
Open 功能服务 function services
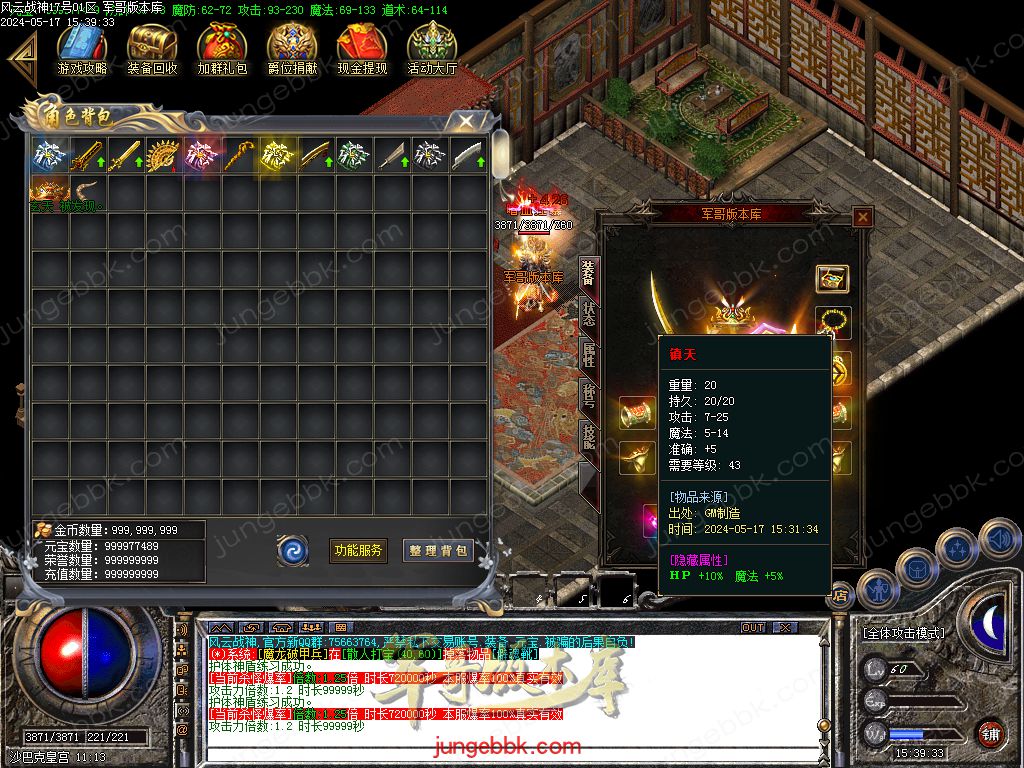[x=358, y=551]
